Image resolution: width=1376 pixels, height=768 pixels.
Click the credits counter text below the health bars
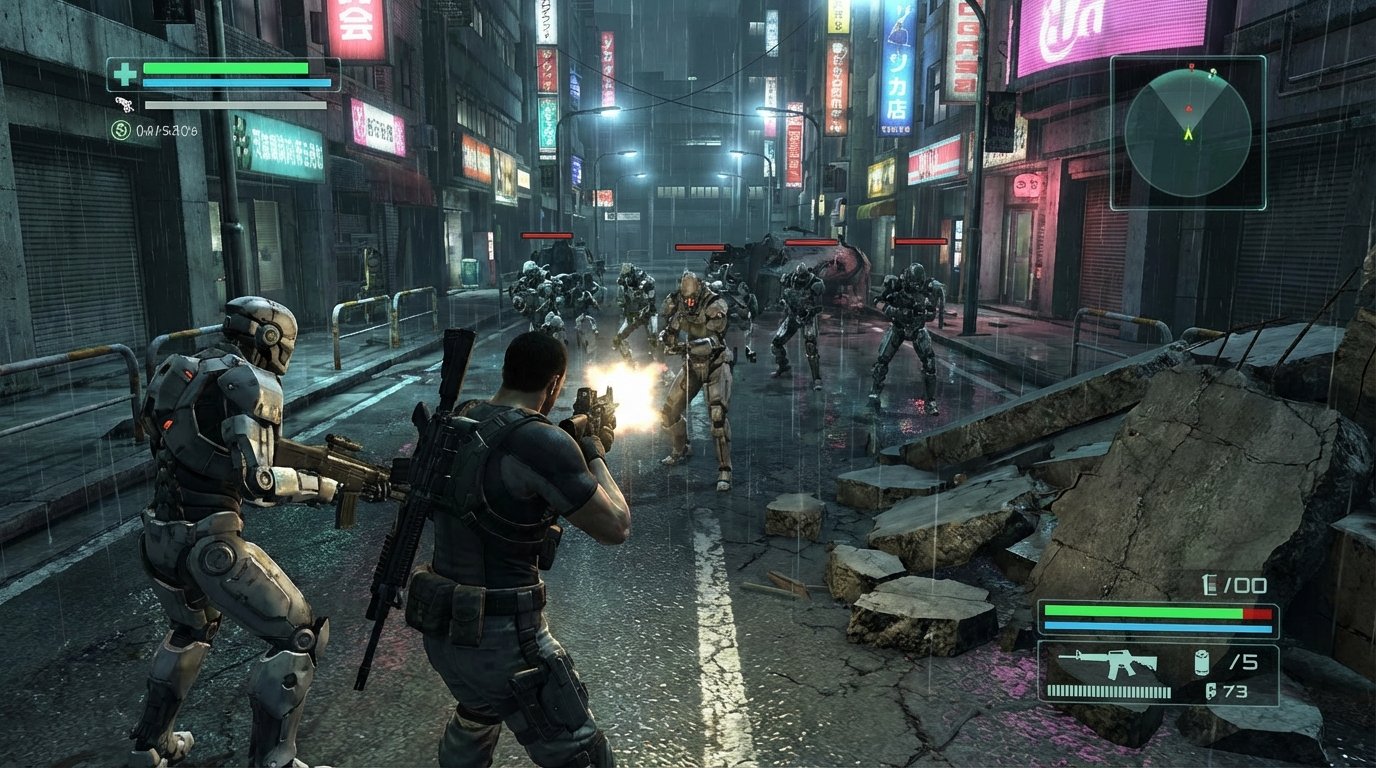click(x=165, y=130)
